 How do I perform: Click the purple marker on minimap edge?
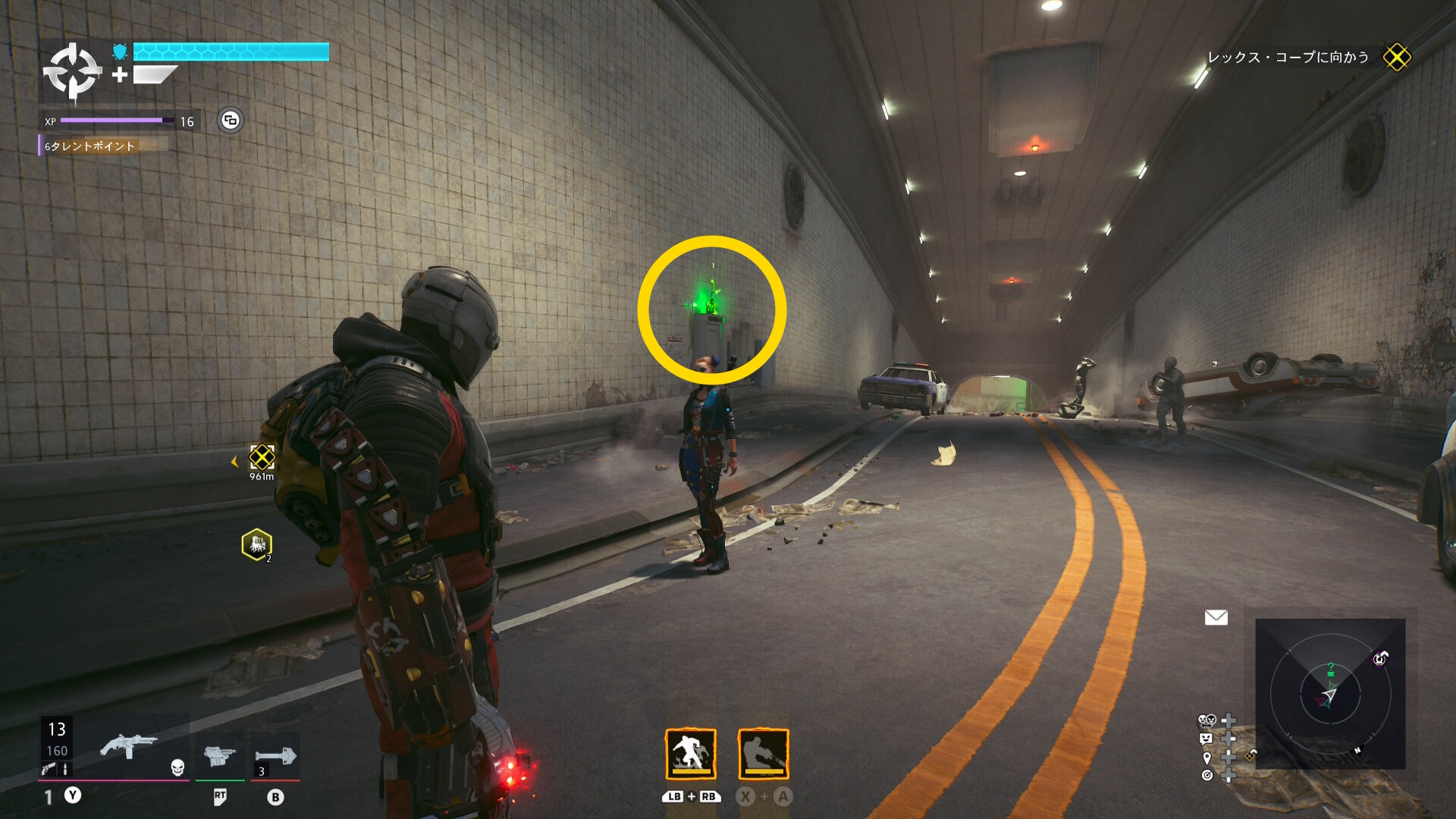coord(1379,658)
